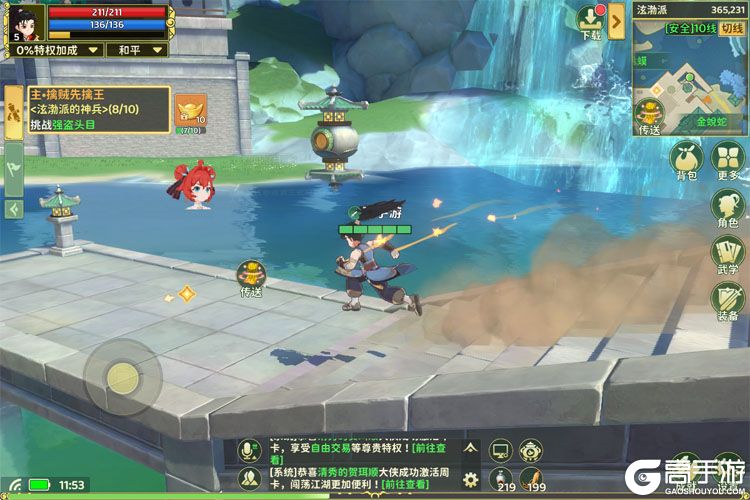Open the 角色 character sheet

pos(727,208)
